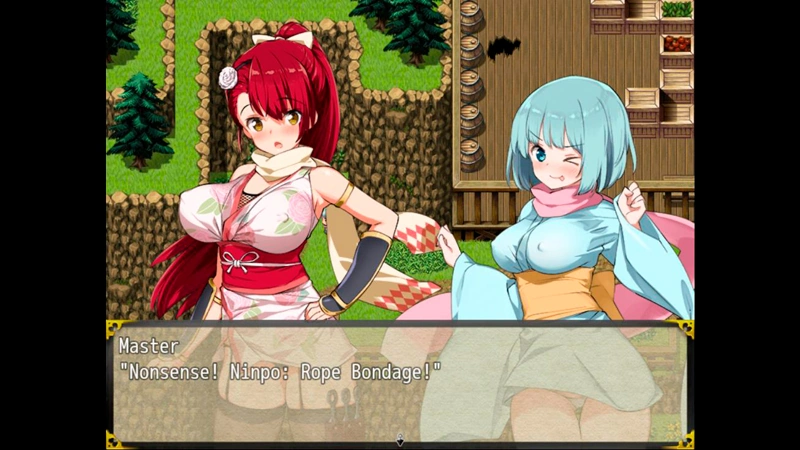Click the dialogue continue arrow indicator

tap(400, 440)
